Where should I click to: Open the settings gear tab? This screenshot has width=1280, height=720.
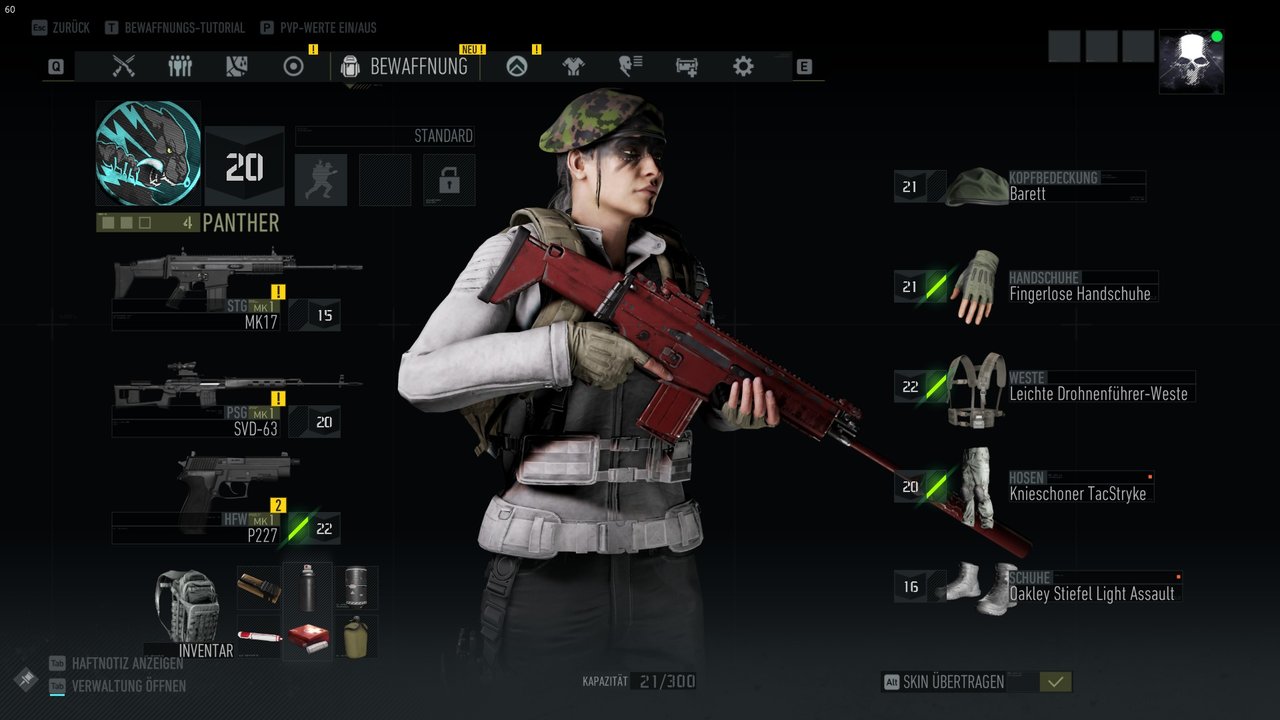pyautogui.click(x=743, y=67)
